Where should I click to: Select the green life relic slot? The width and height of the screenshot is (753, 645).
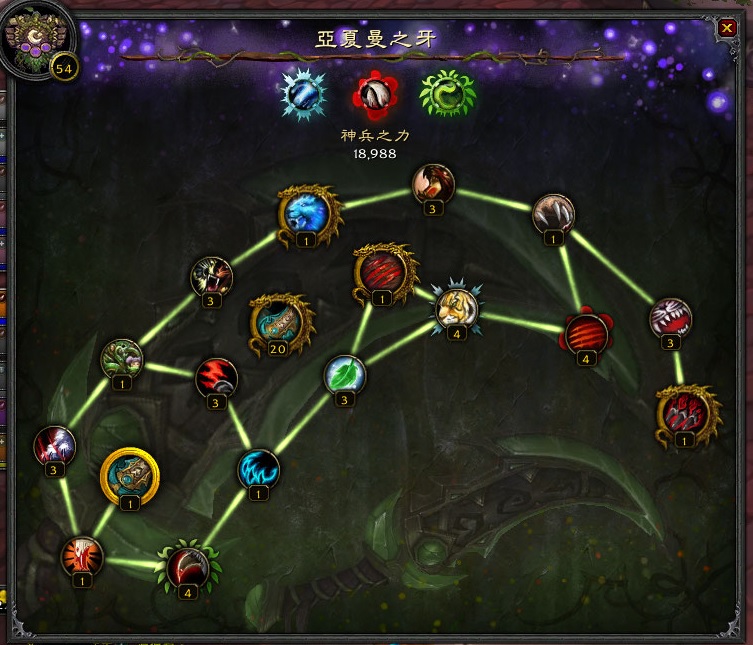click(x=447, y=94)
